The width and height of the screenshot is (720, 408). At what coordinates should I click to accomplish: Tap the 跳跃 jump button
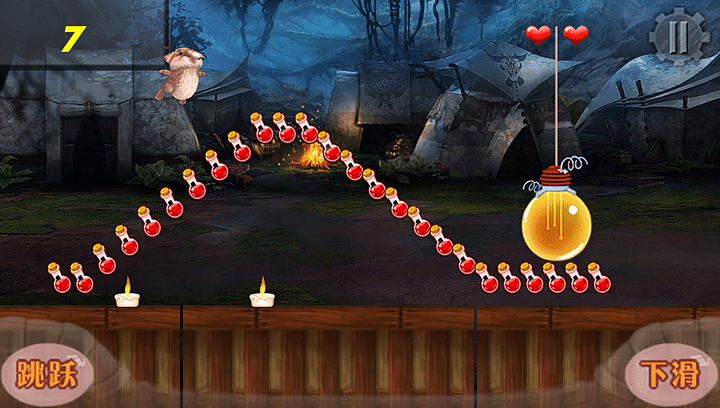(x=46, y=373)
